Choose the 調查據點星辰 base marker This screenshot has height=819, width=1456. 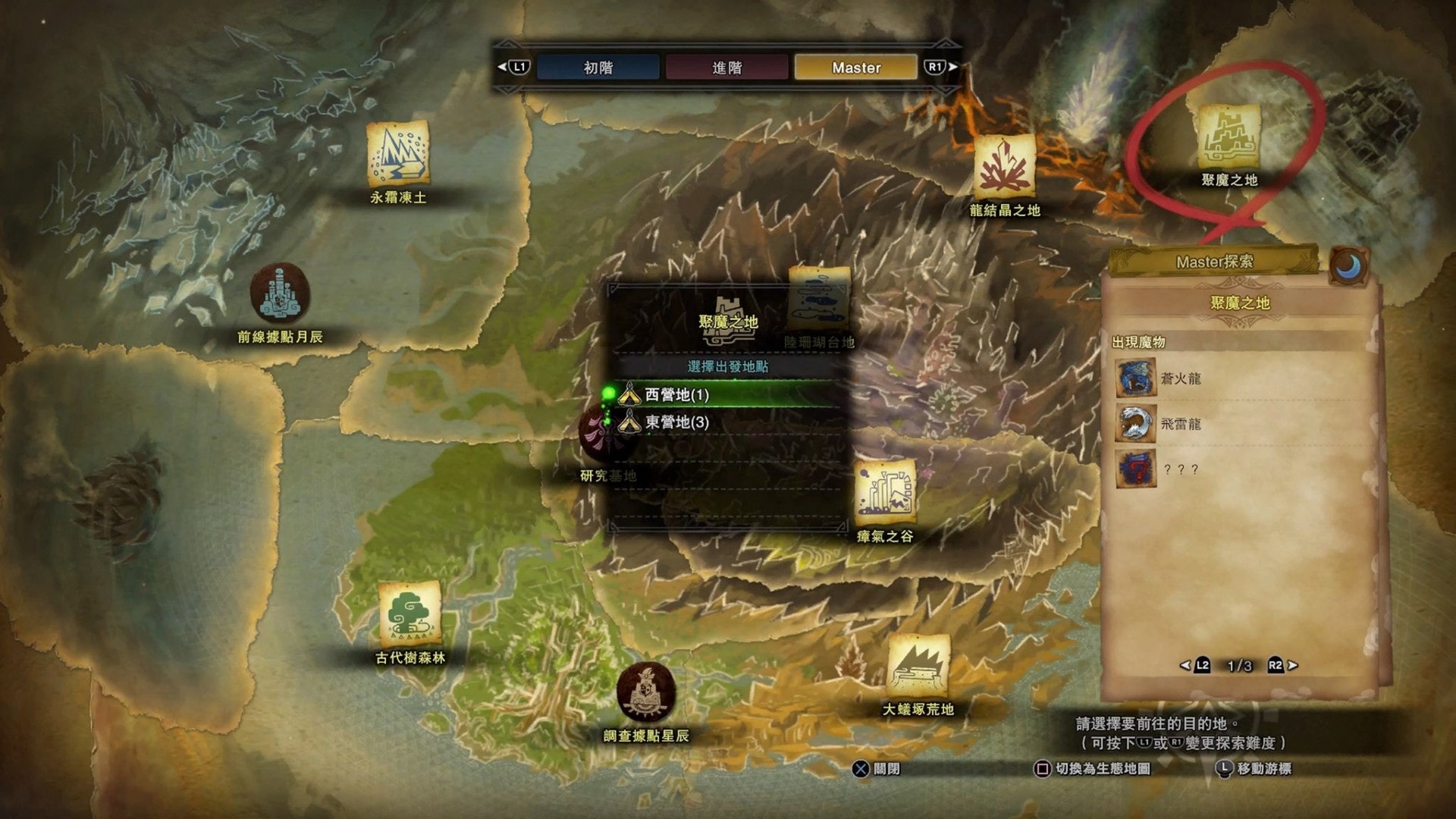[646, 692]
